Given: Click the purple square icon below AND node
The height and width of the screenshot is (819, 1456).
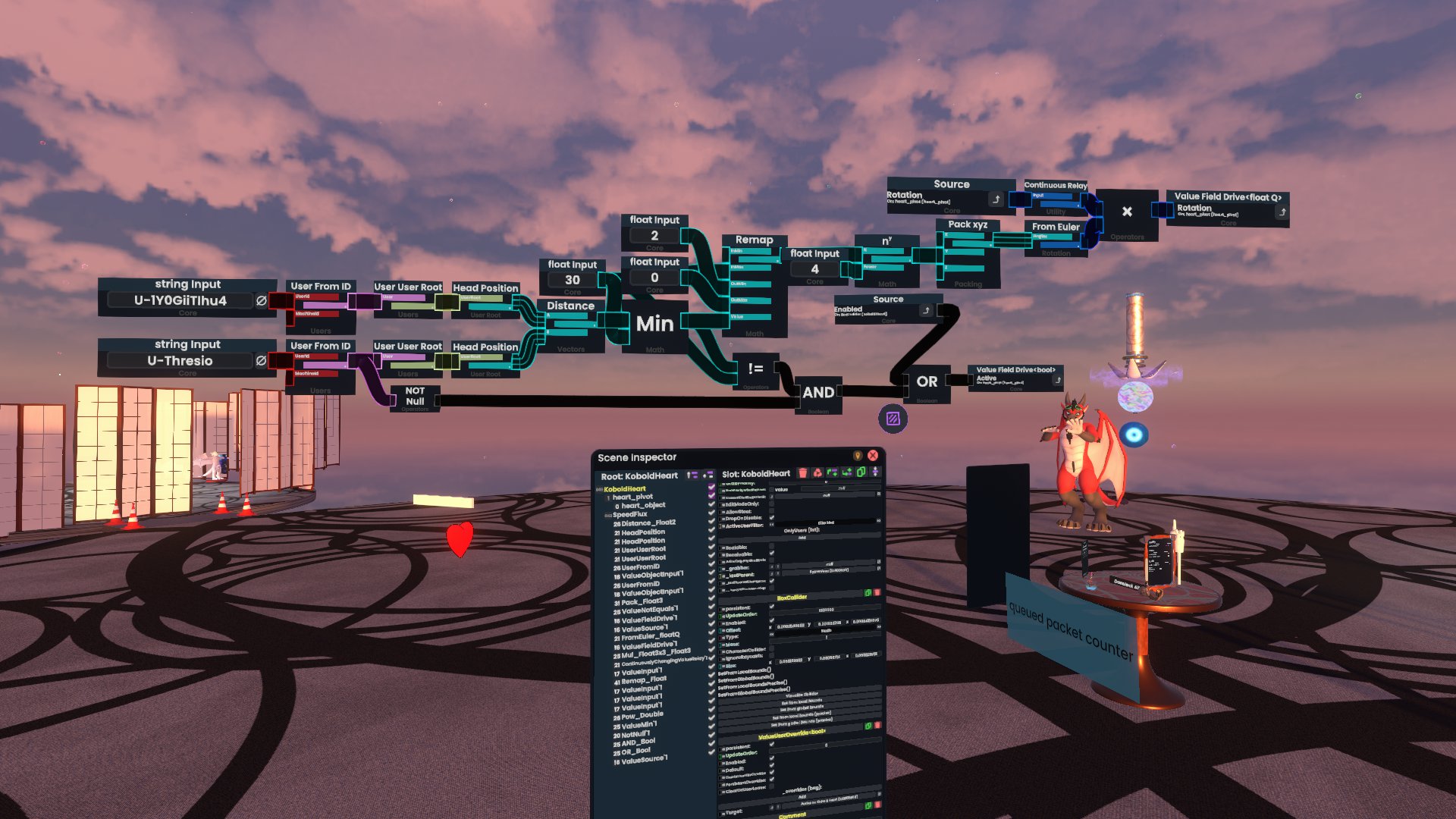Looking at the screenshot, I should (893, 419).
